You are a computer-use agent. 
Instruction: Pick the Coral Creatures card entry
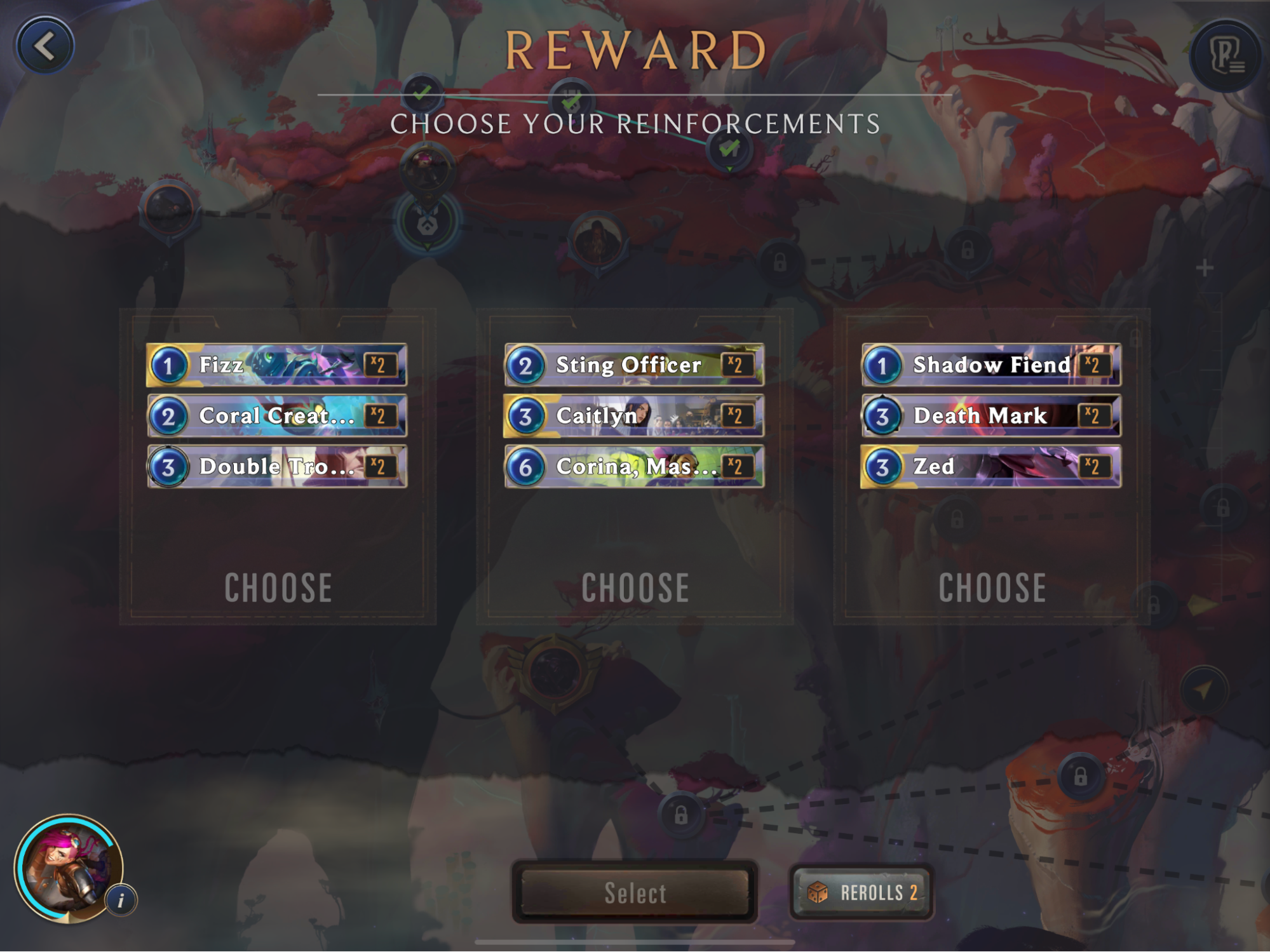[x=277, y=416]
